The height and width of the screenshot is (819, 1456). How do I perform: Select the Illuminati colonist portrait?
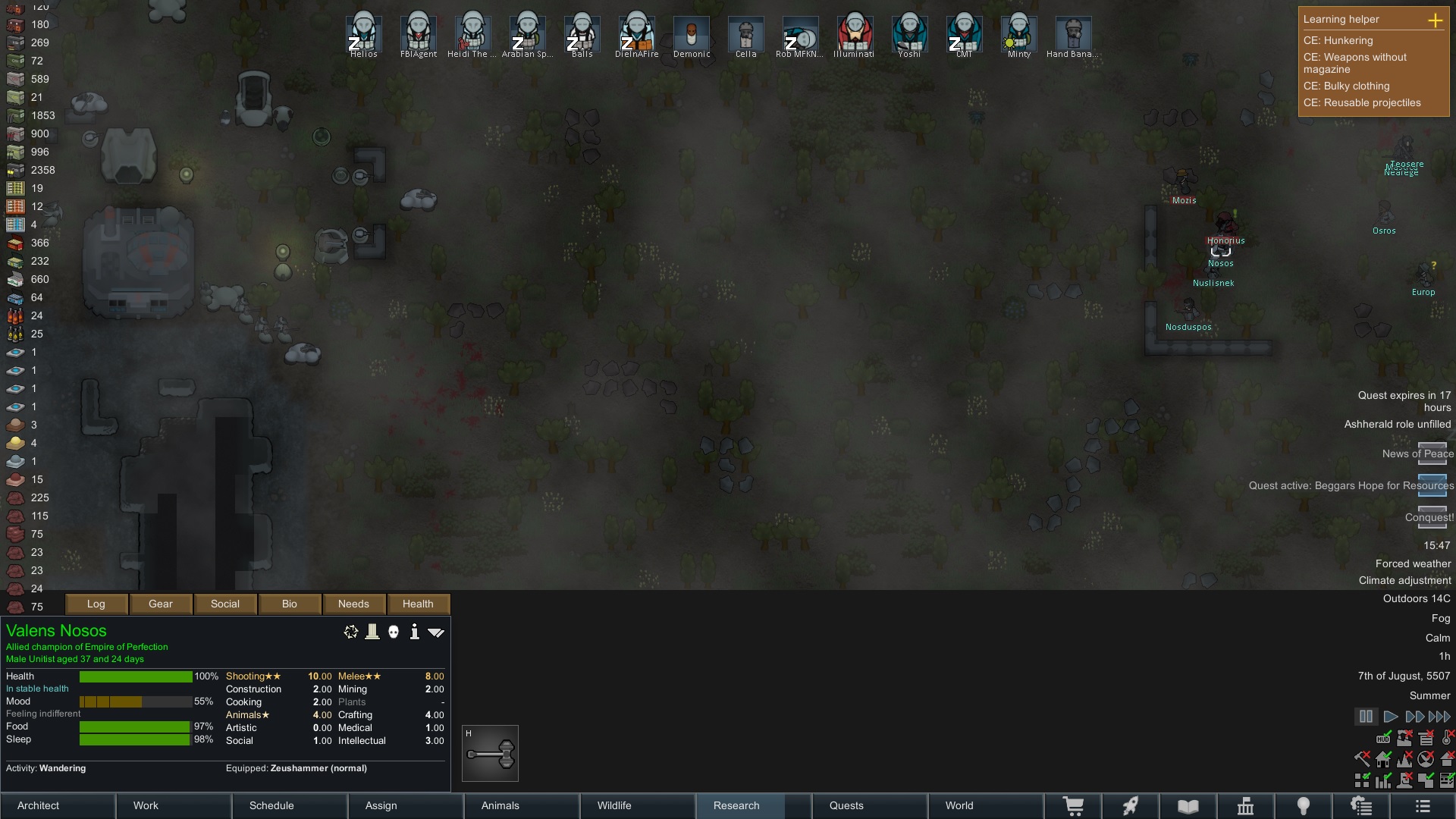tap(855, 34)
